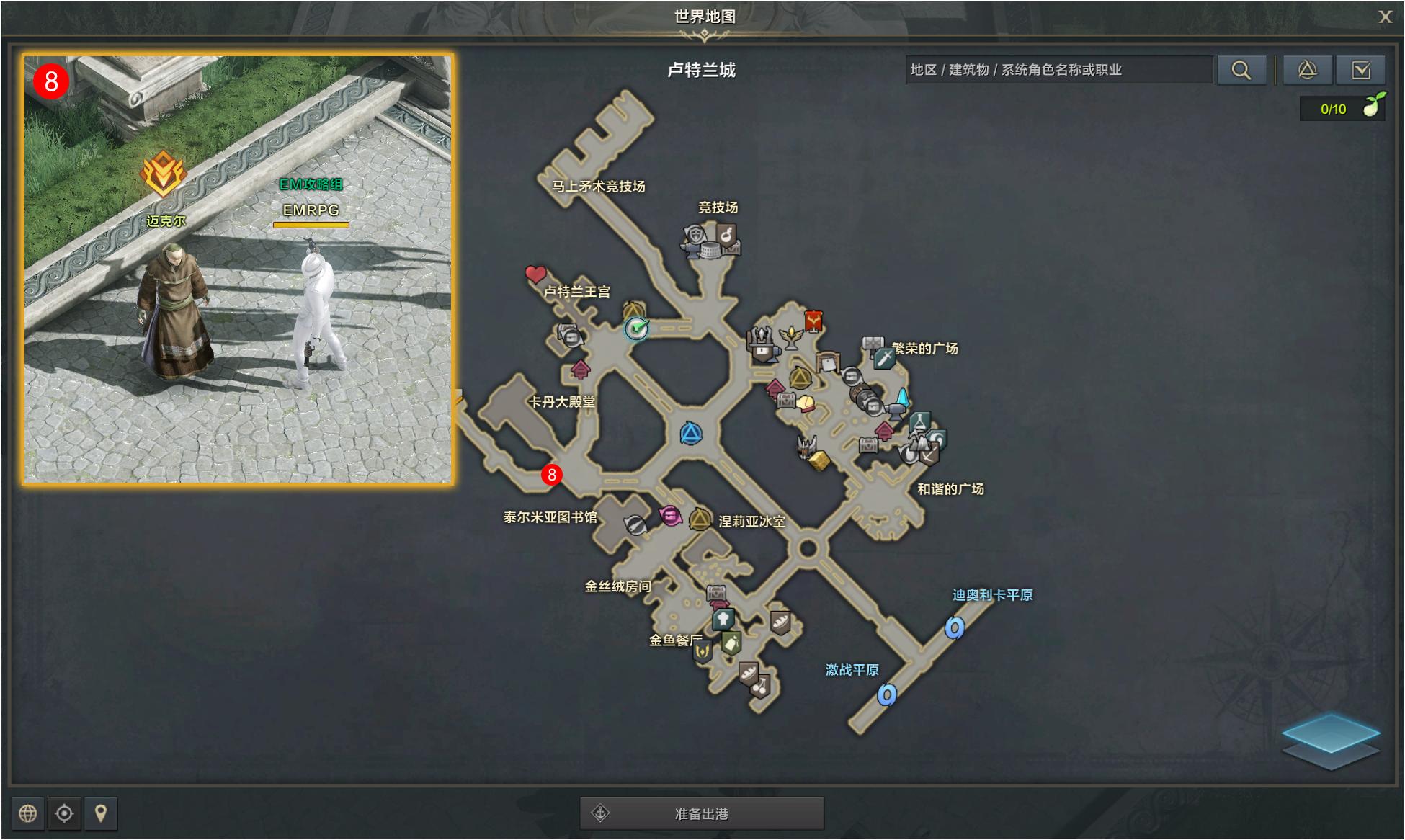
Task: Click the map search text field
Action: (x=1059, y=70)
